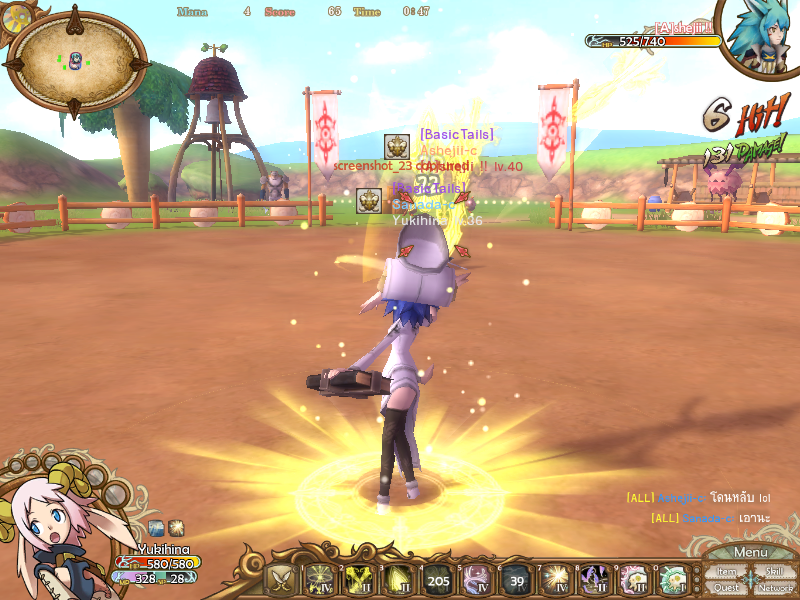The image size is (800, 600).
Task: Activate the bright starburst skill in slot 7
Action: pos(555,579)
